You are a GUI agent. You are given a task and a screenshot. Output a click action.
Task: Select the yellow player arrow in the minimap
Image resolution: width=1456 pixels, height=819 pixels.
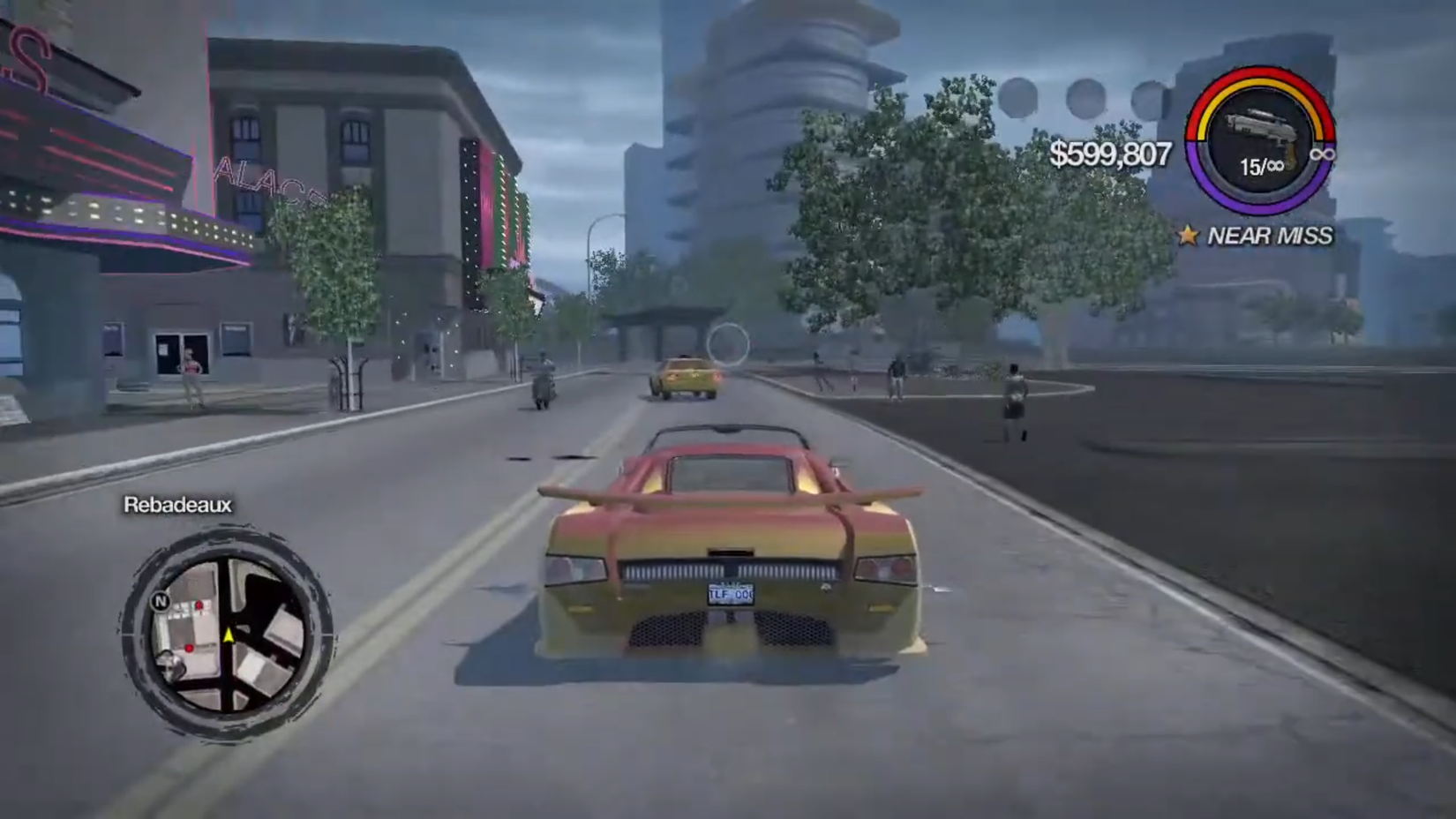(x=228, y=635)
